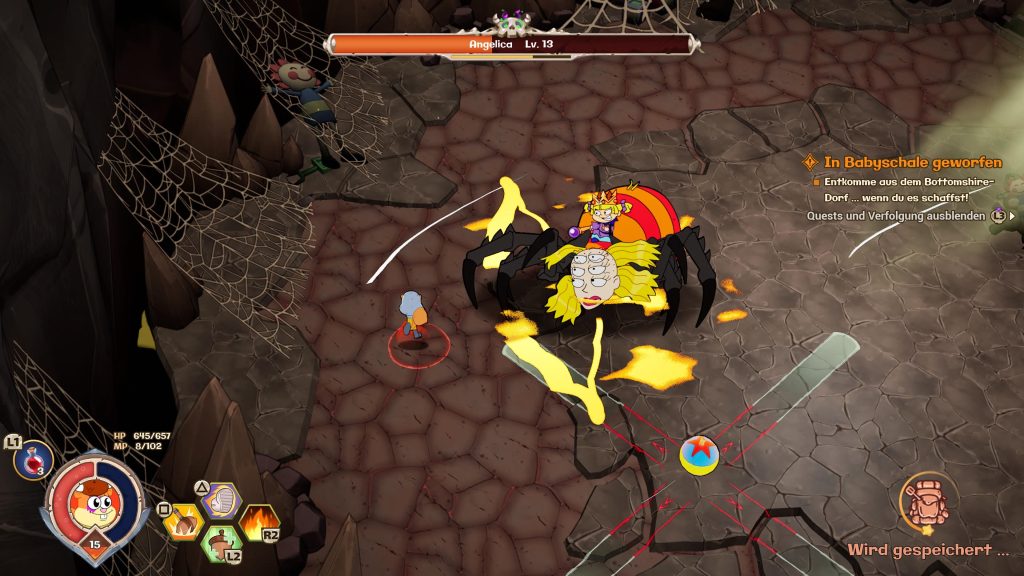Open the backpack inventory icon
1024x576 pixels.
click(927, 500)
